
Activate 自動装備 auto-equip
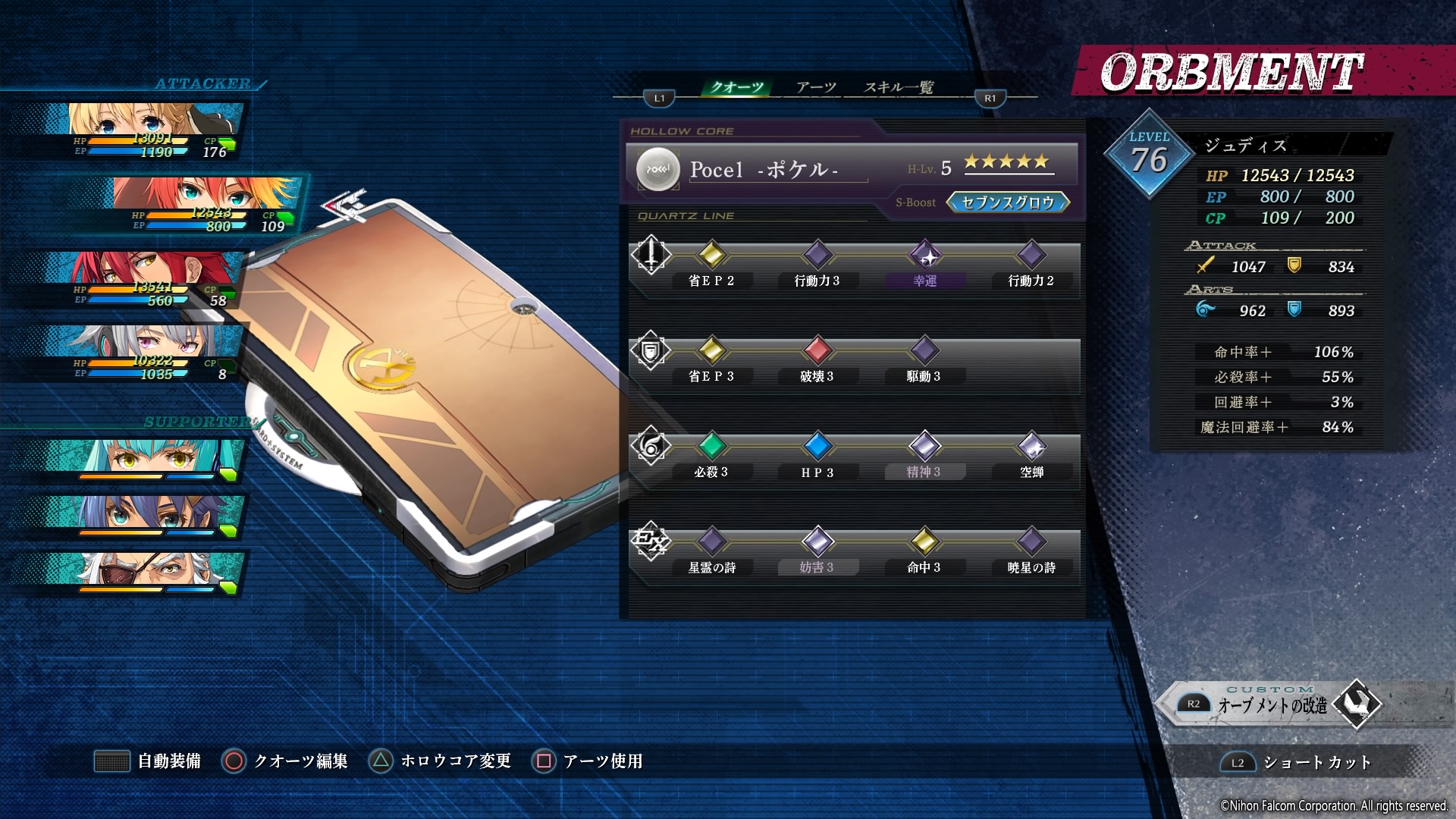point(149,761)
